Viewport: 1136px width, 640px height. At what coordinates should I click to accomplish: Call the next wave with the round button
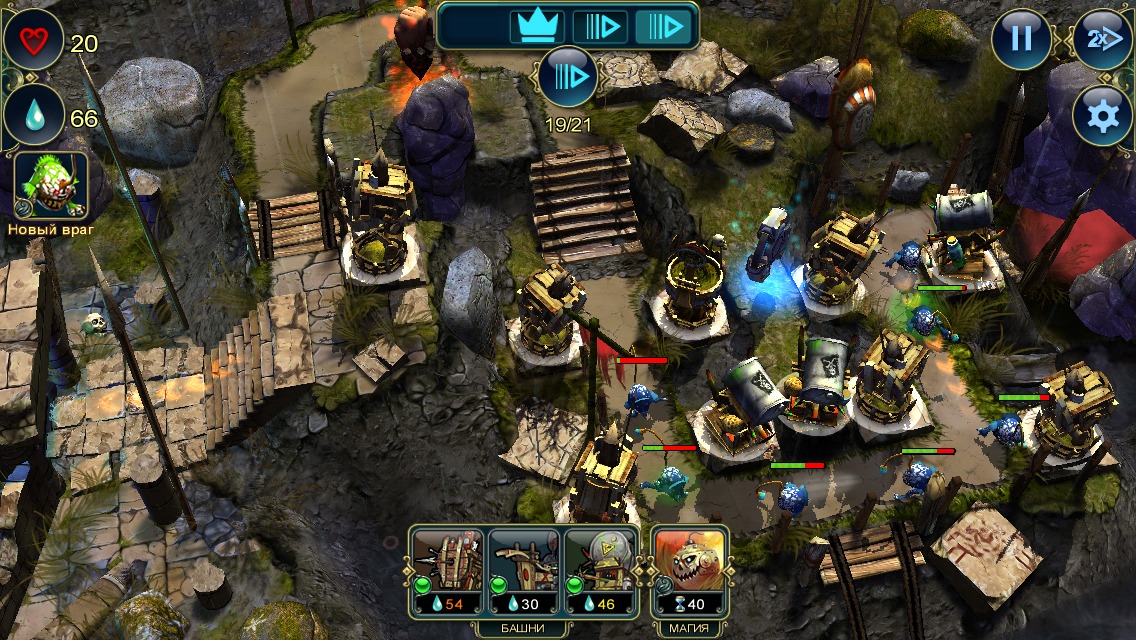(567, 76)
